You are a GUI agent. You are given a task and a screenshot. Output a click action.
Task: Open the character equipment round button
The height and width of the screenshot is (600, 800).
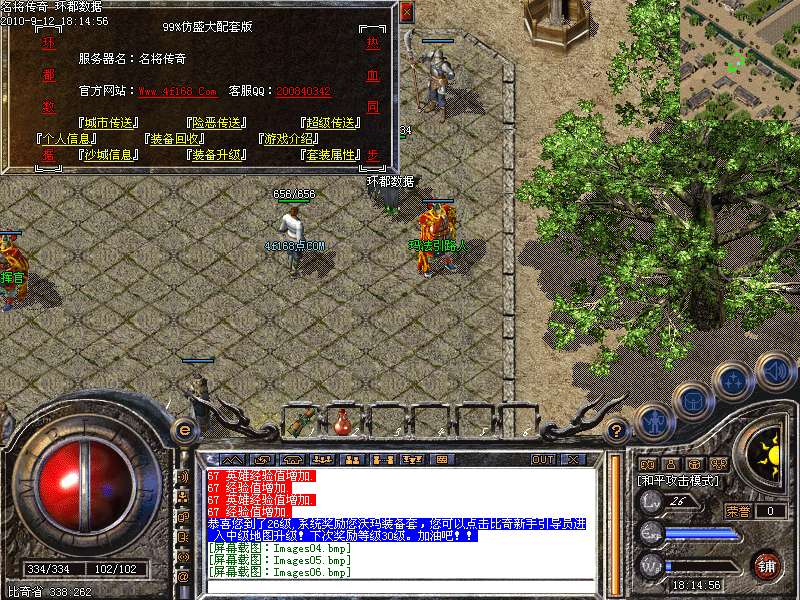(x=652, y=423)
